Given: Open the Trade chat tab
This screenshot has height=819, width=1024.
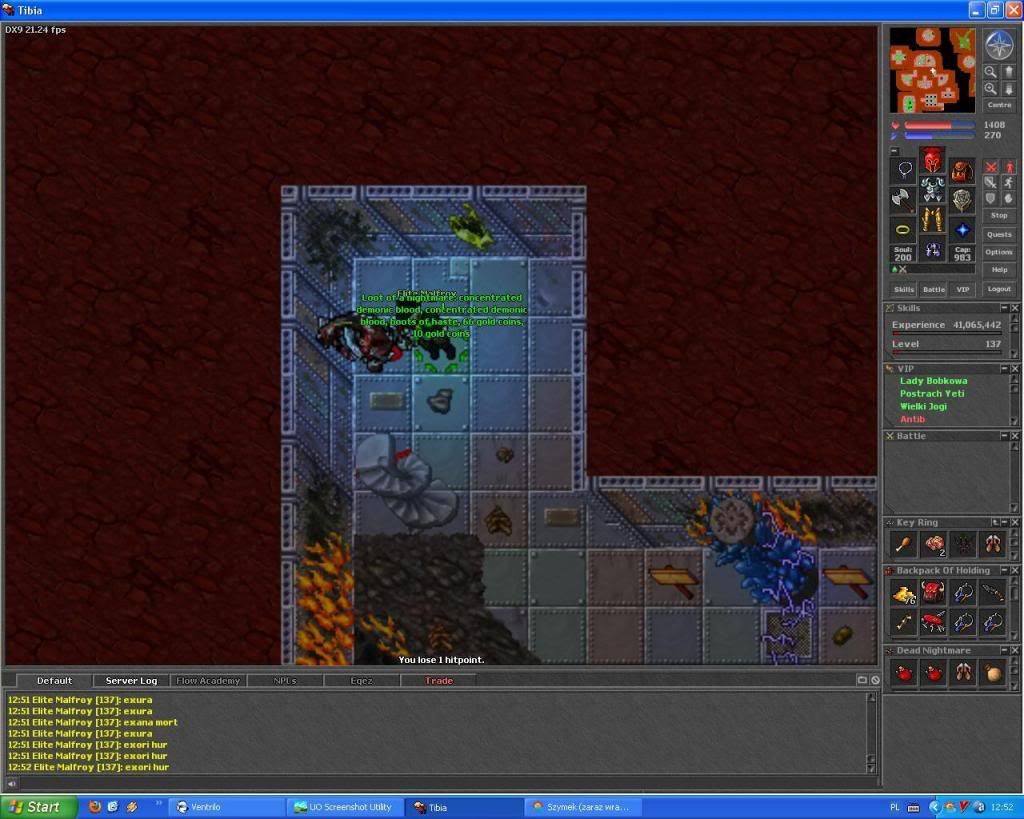Looking at the screenshot, I should click(438, 681).
